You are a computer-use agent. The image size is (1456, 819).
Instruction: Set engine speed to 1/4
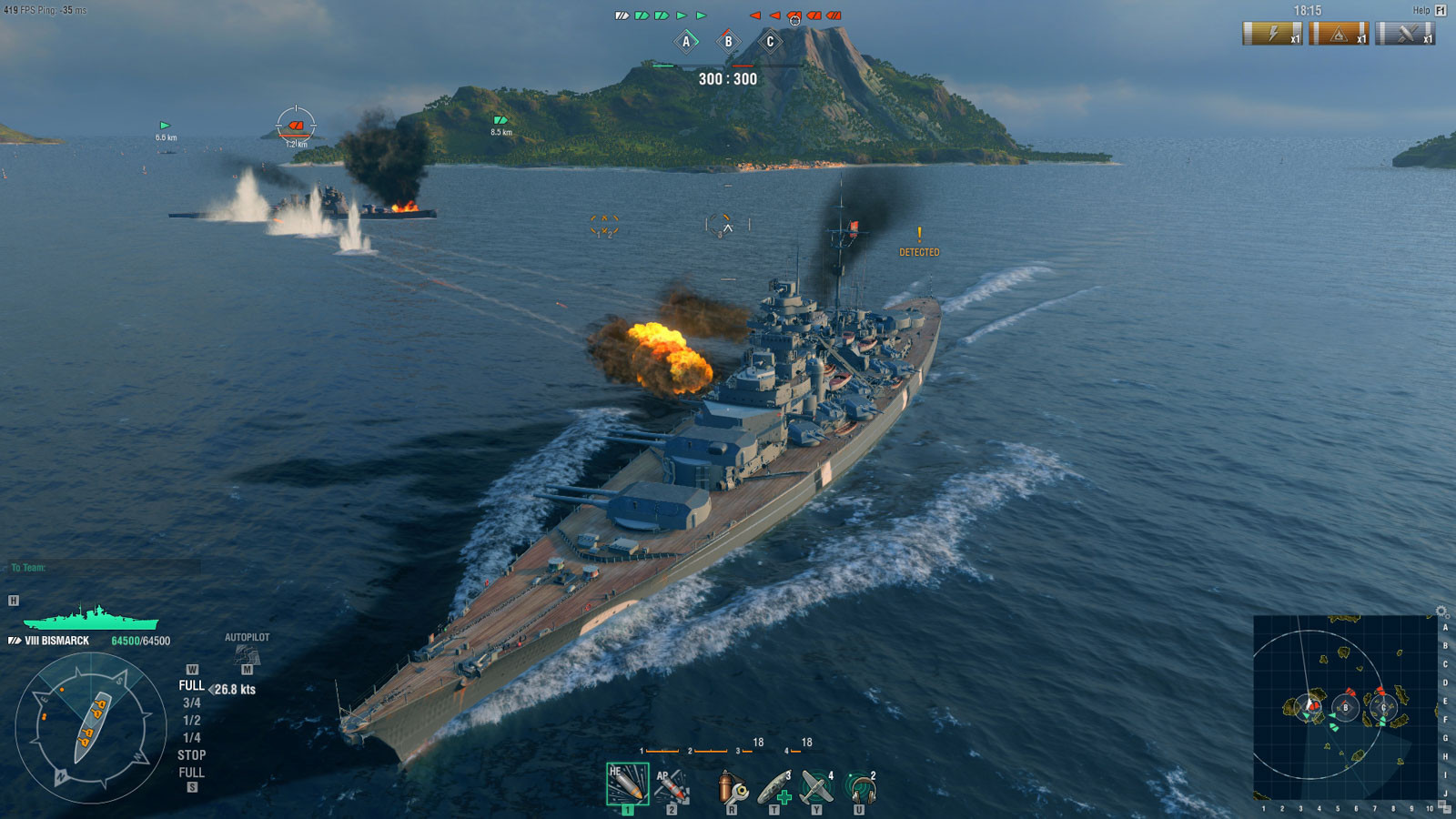[x=191, y=737]
